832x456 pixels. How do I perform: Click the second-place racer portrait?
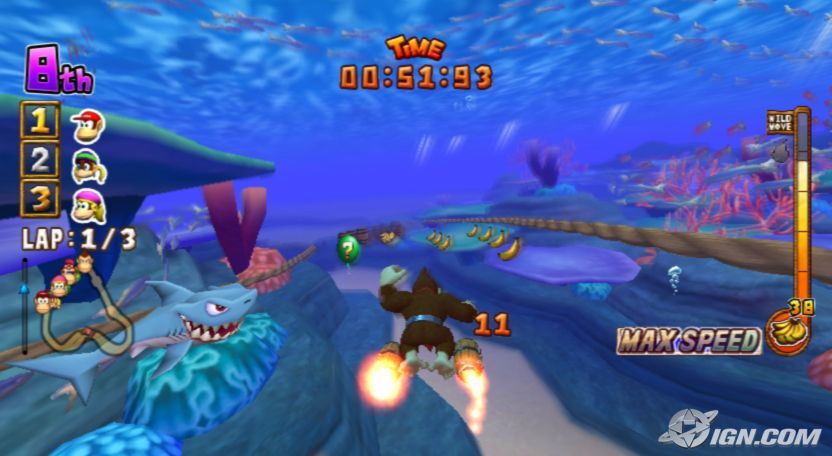pos(88,162)
